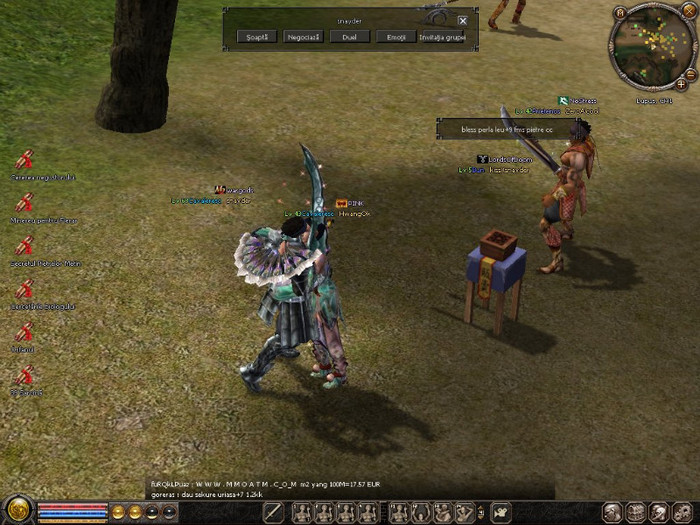Select the sword icon in the quickbar
The width and height of the screenshot is (700, 525).
(x=273, y=513)
